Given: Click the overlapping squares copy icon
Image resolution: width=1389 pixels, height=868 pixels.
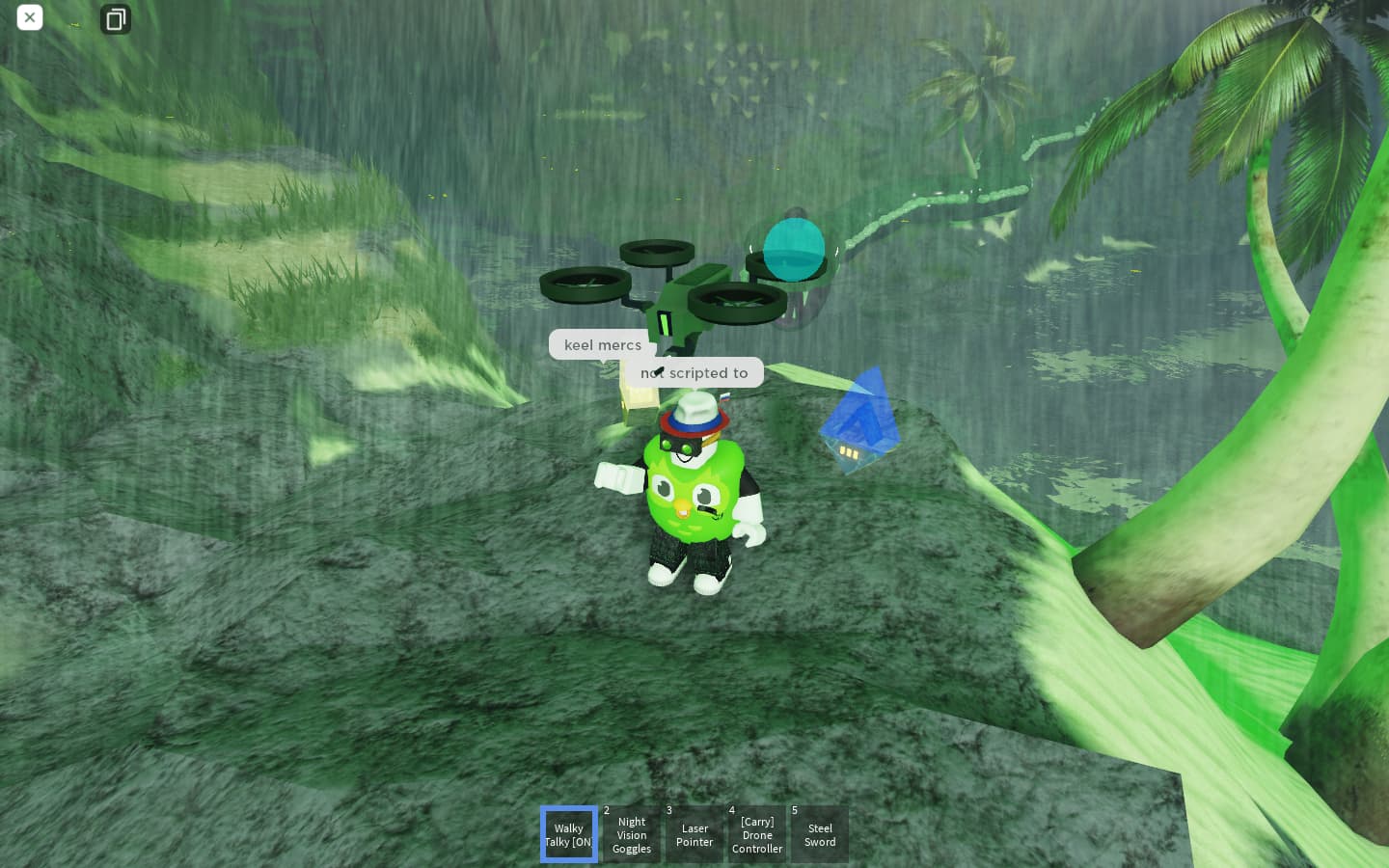Looking at the screenshot, I should pos(116,19).
